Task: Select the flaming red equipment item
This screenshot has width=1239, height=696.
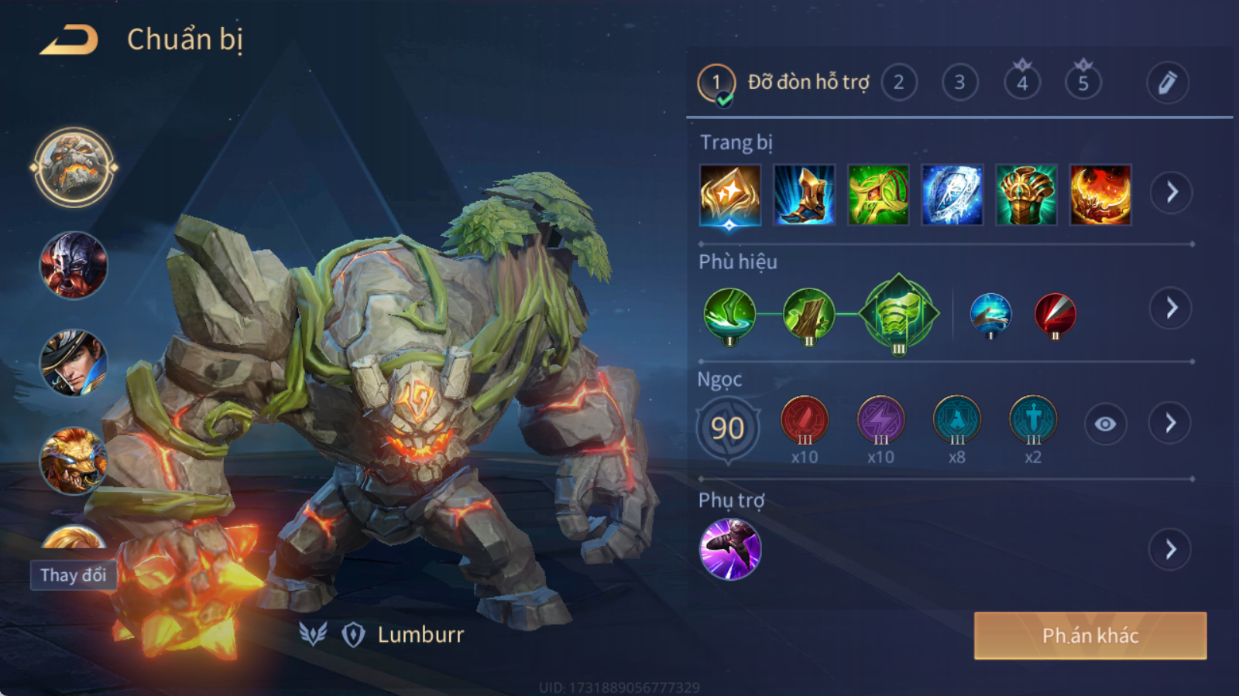Action: 1100,195
